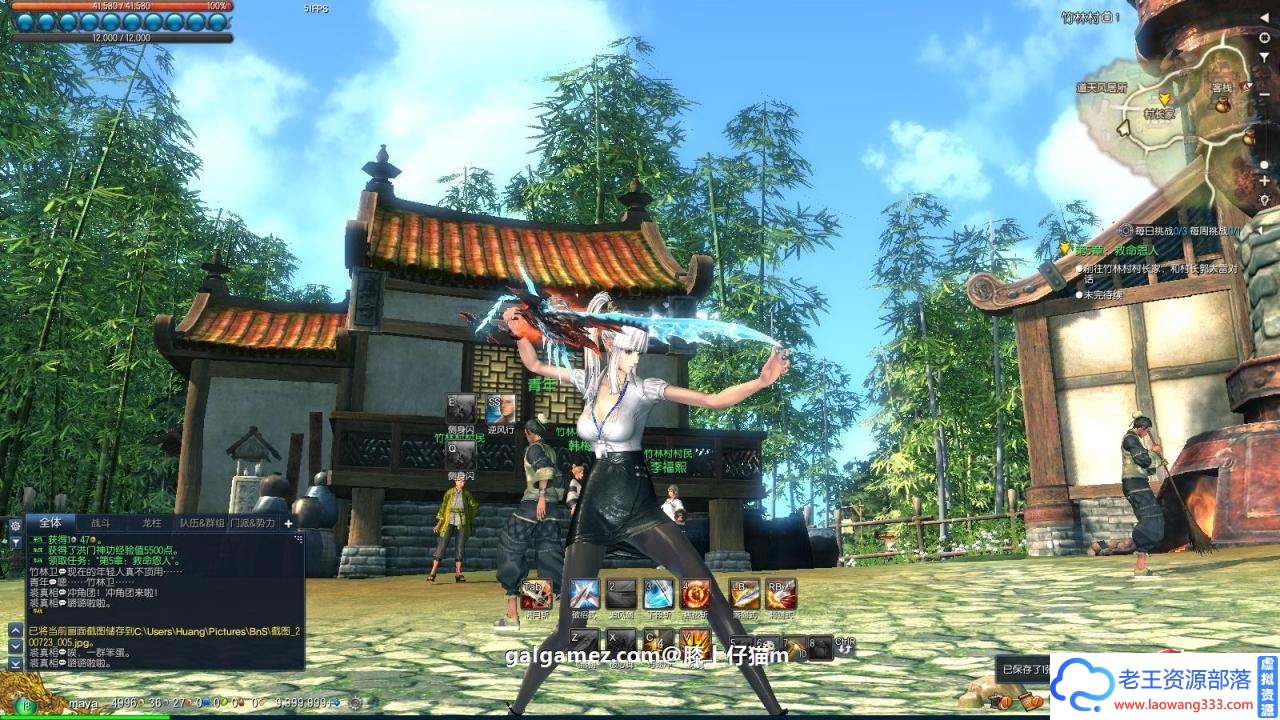
Task: Open the chat filter funnel icon
Action: pyautogui.click(x=15, y=542)
